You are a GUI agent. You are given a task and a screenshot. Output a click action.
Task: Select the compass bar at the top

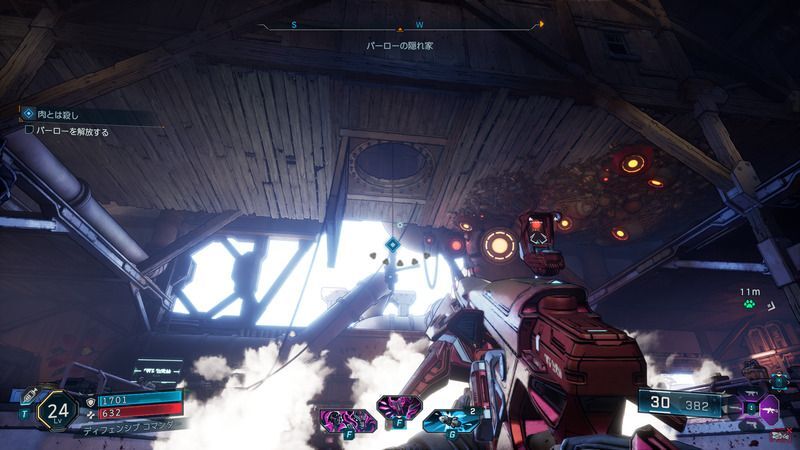pos(400,24)
